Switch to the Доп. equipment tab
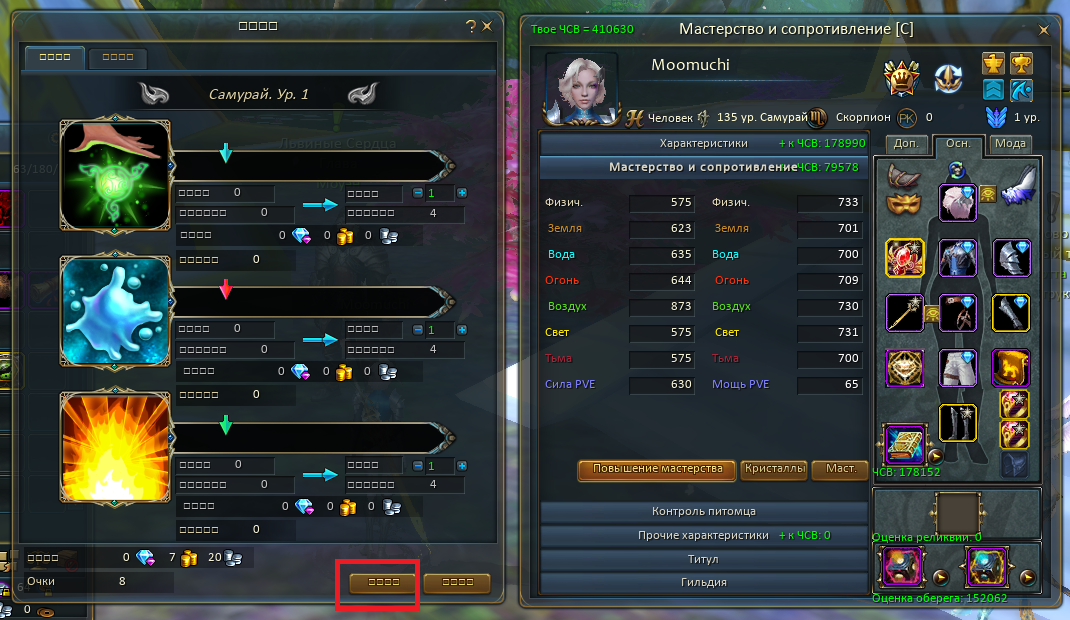Viewport: 1070px width, 620px height. tap(906, 144)
